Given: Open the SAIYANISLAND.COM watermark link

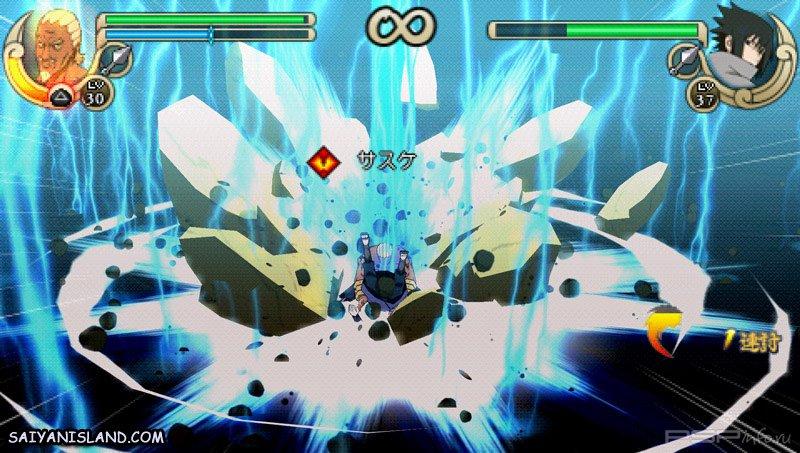Looking at the screenshot, I should [84, 438].
